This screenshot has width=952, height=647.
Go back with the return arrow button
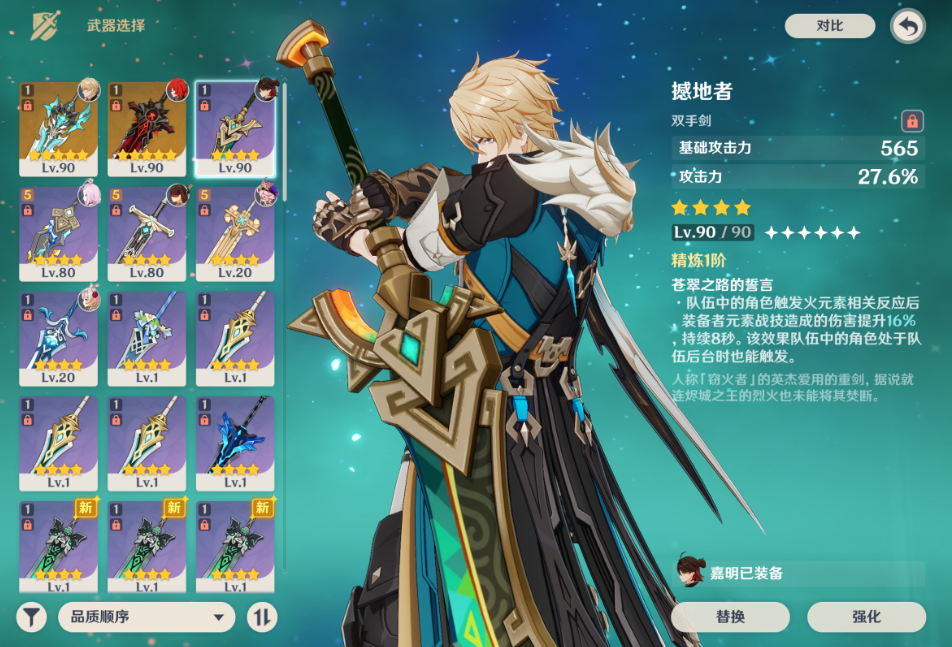click(x=907, y=27)
